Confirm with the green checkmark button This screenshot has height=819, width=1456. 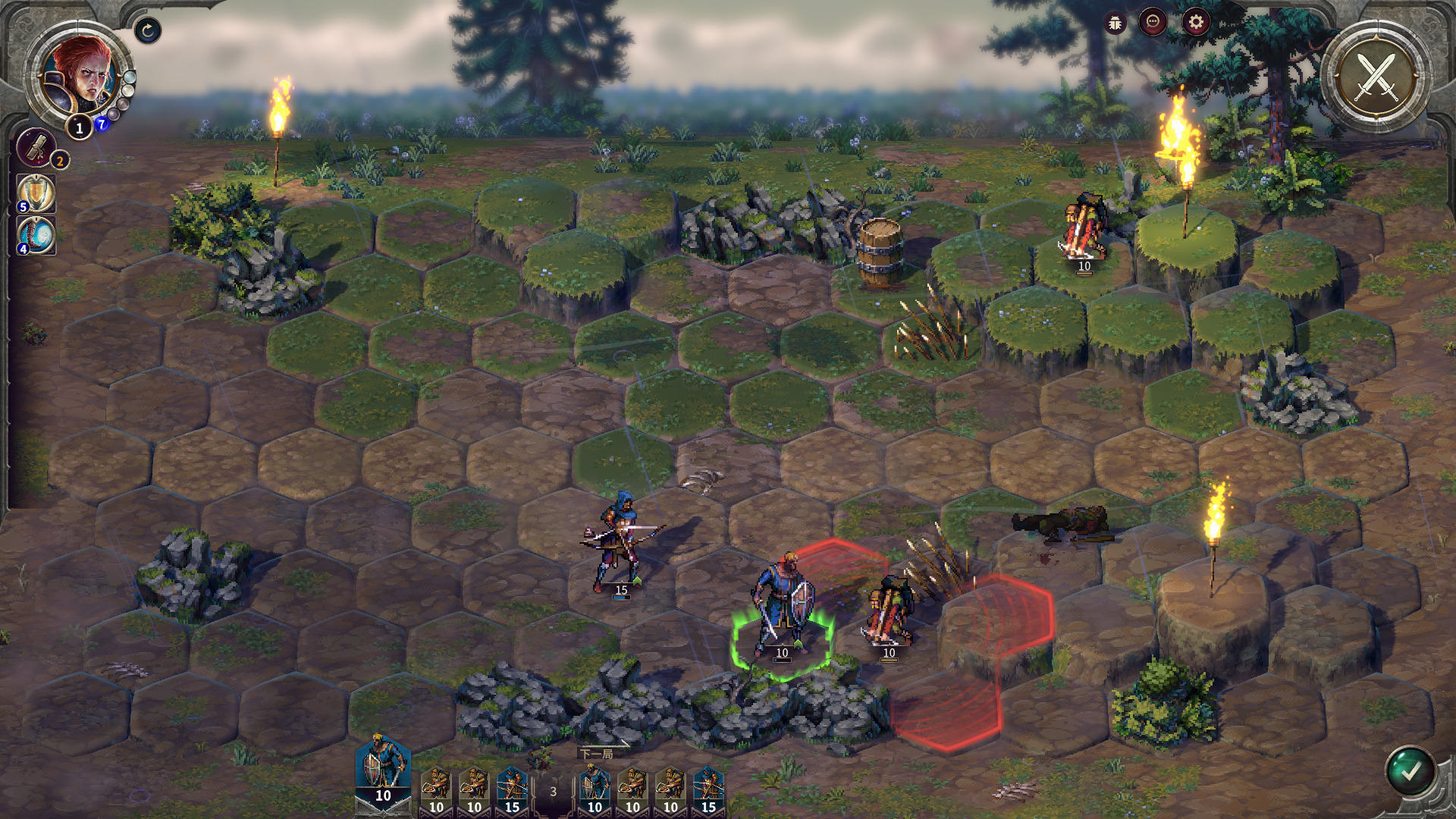(1410, 772)
